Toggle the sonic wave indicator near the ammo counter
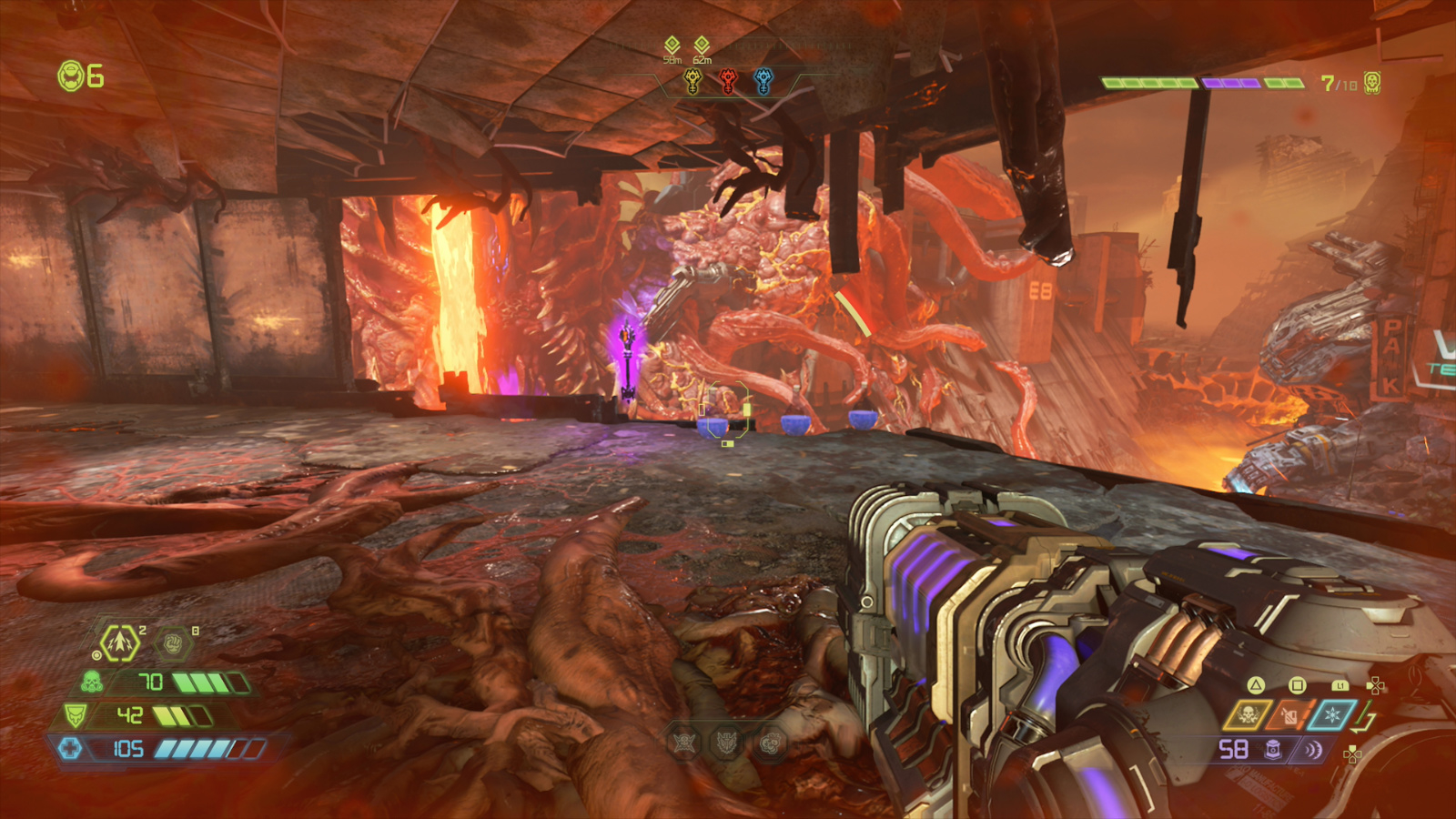The width and height of the screenshot is (1456, 819). tap(1313, 751)
